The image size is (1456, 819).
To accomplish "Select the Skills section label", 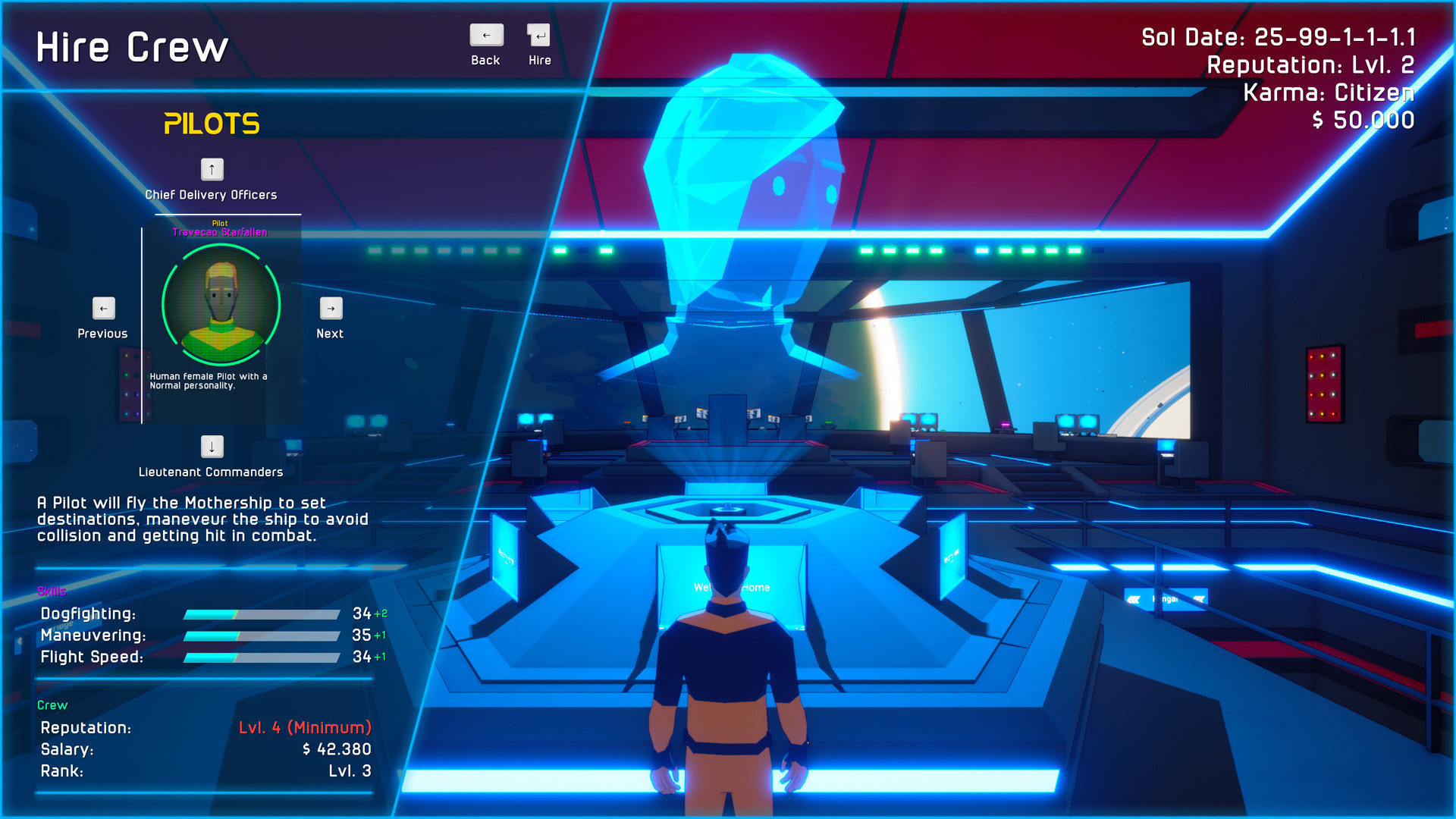I will pyautogui.click(x=52, y=591).
